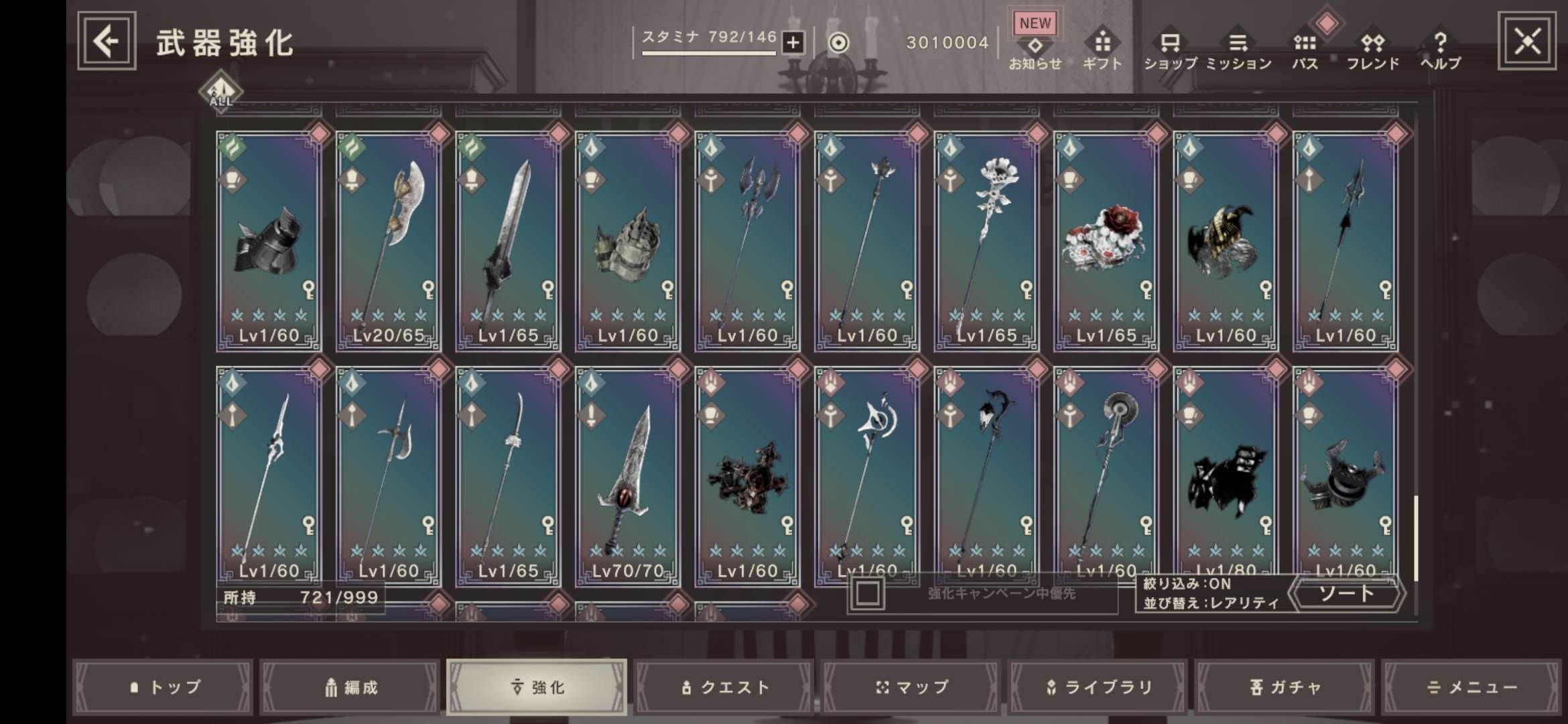Go back using the arrow button
This screenshot has height=724, width=1568.
(x=107, y=42)
